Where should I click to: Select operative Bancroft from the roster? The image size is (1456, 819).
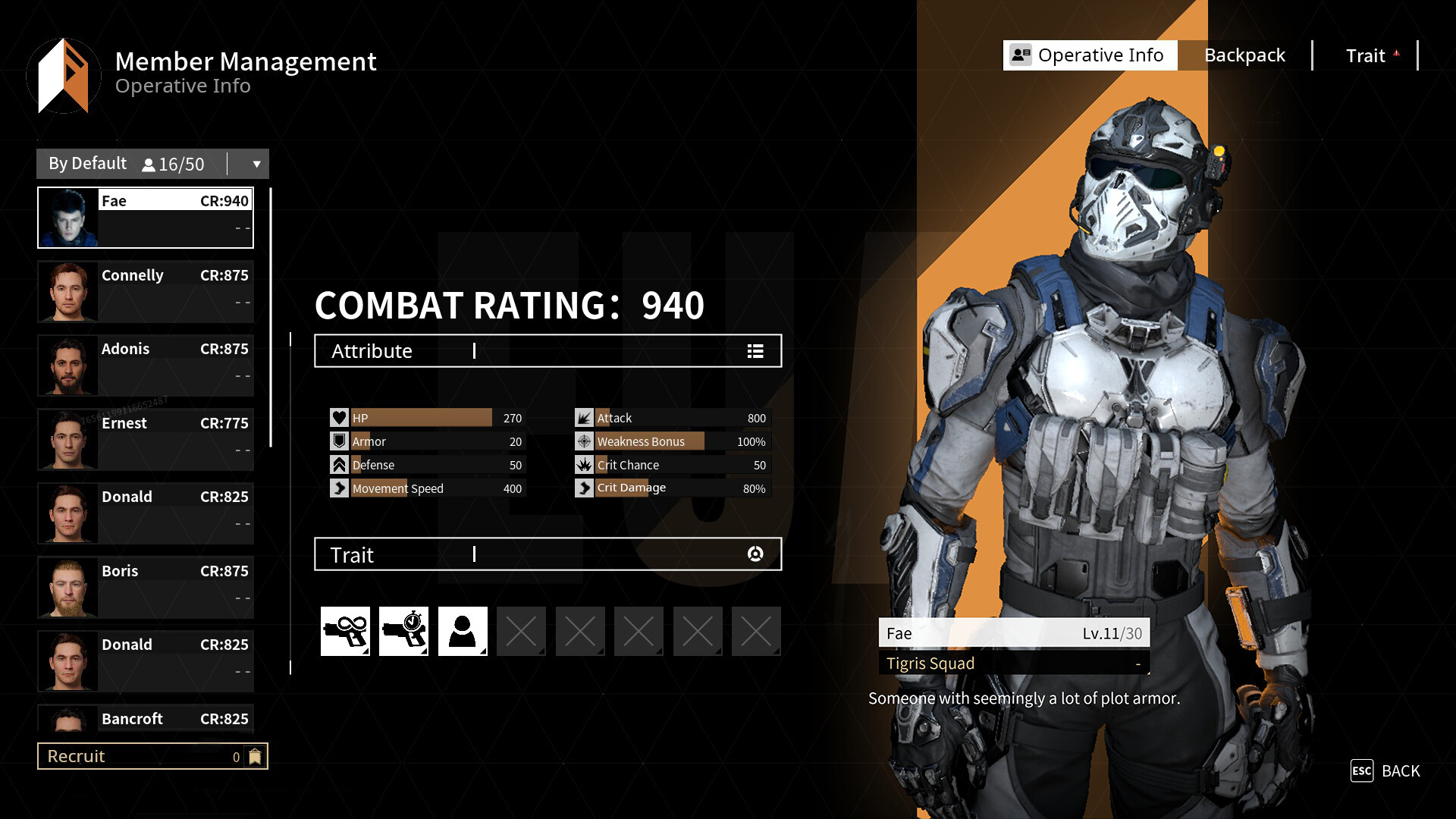[x=146, y=719]
